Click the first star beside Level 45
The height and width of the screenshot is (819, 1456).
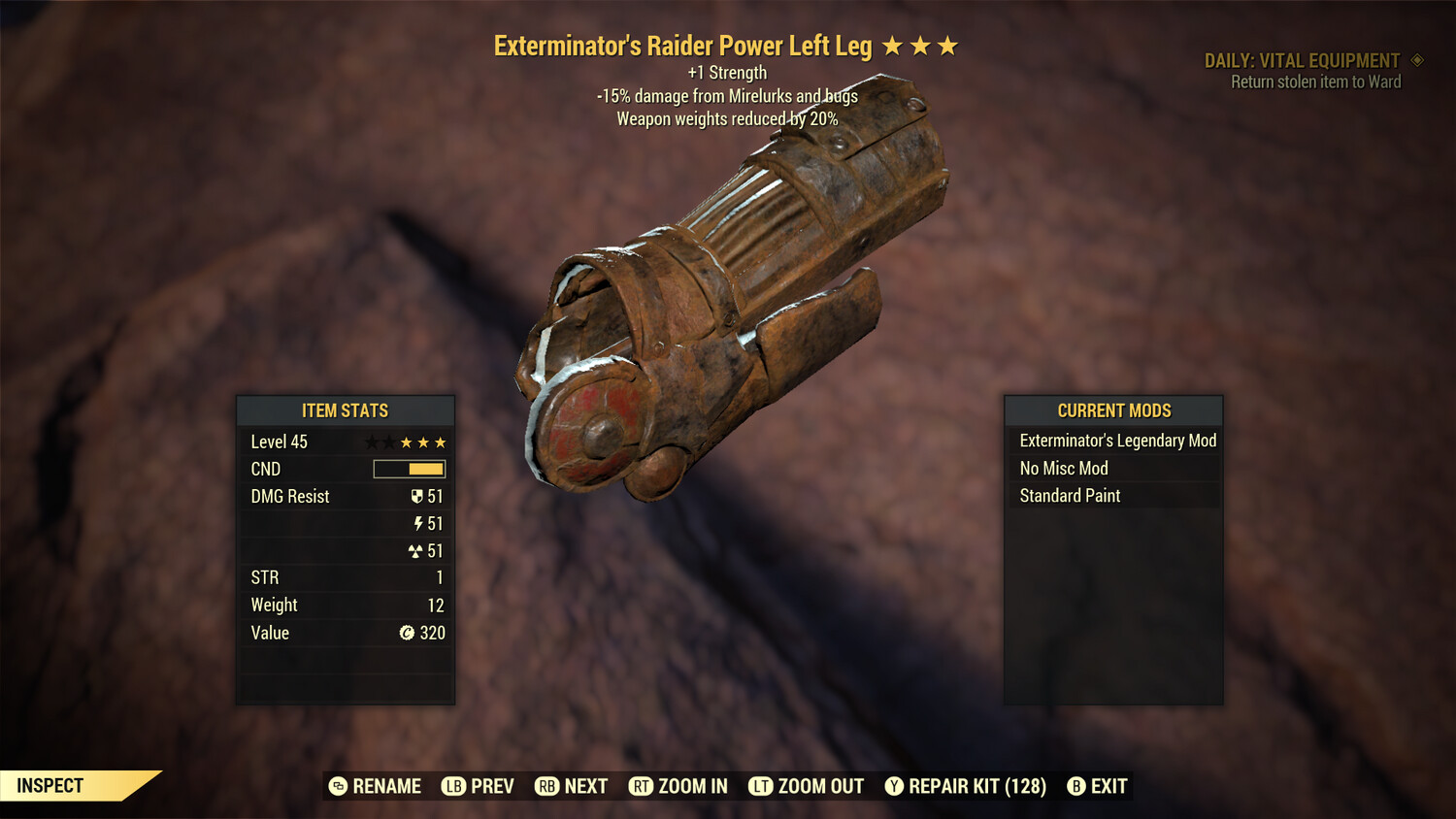pos(371,442)
